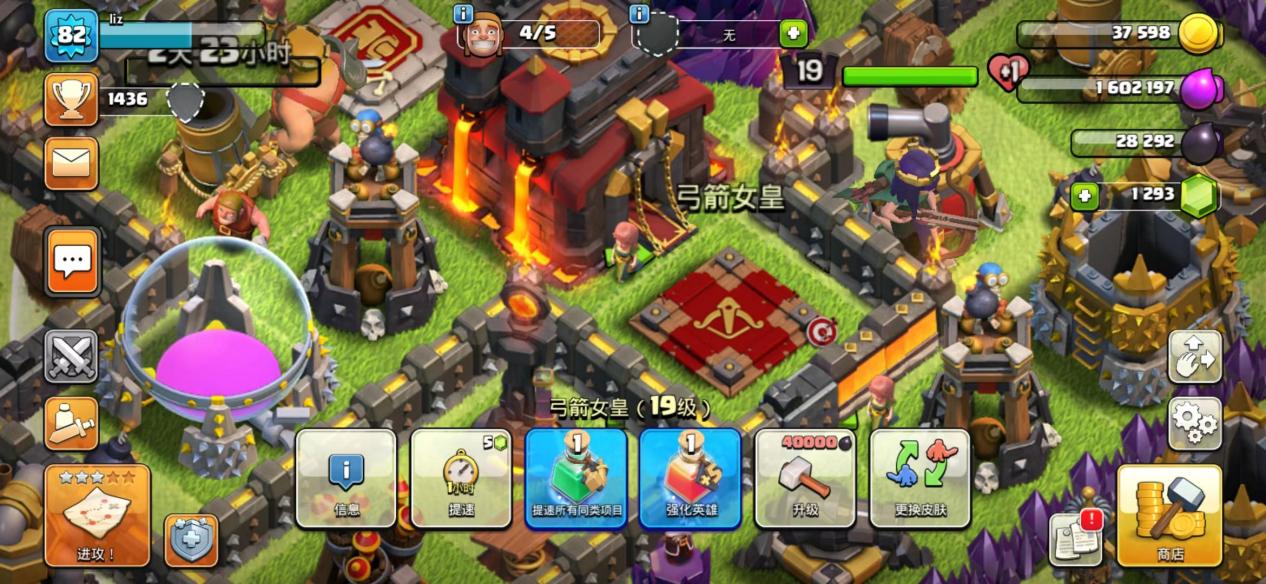This screenshot has width=1266, height=584.
Task: Open the 商店 shop
Action: pyautogui.click(x=1169, y=515)
